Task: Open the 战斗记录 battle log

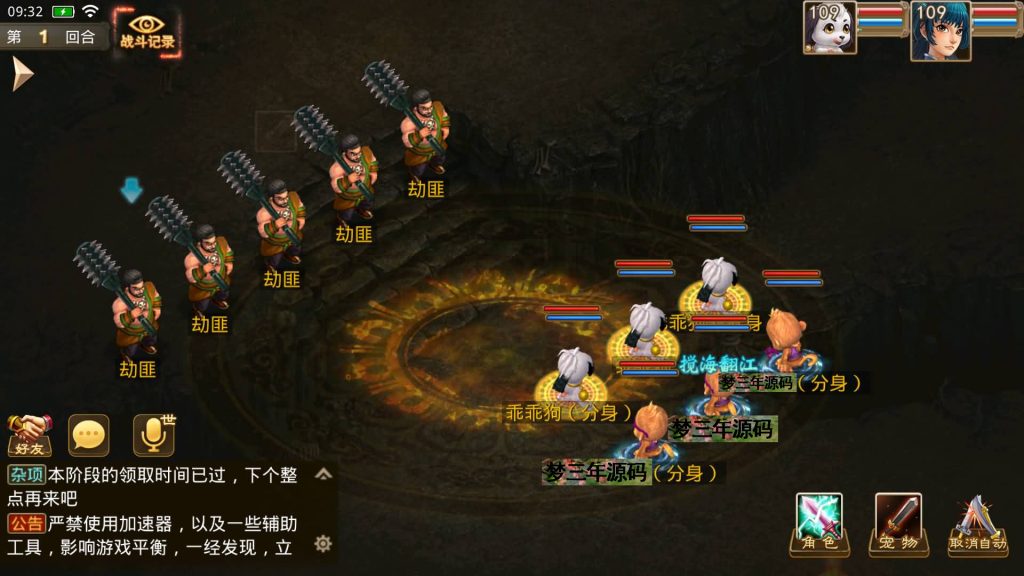Action: pyautogui.click(x=146, y=32)
